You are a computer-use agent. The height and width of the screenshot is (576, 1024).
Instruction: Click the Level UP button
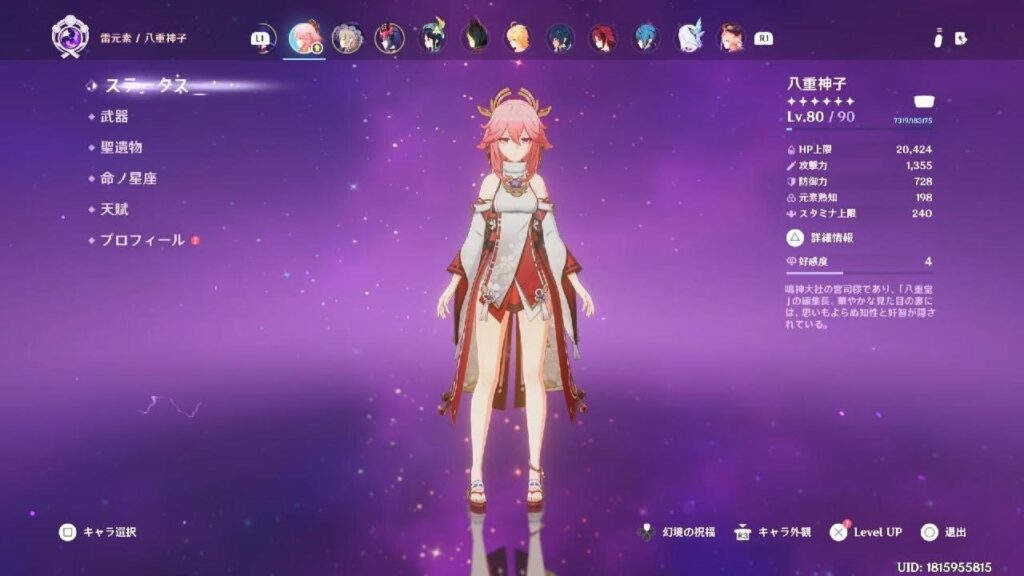(x=868, y=532)
